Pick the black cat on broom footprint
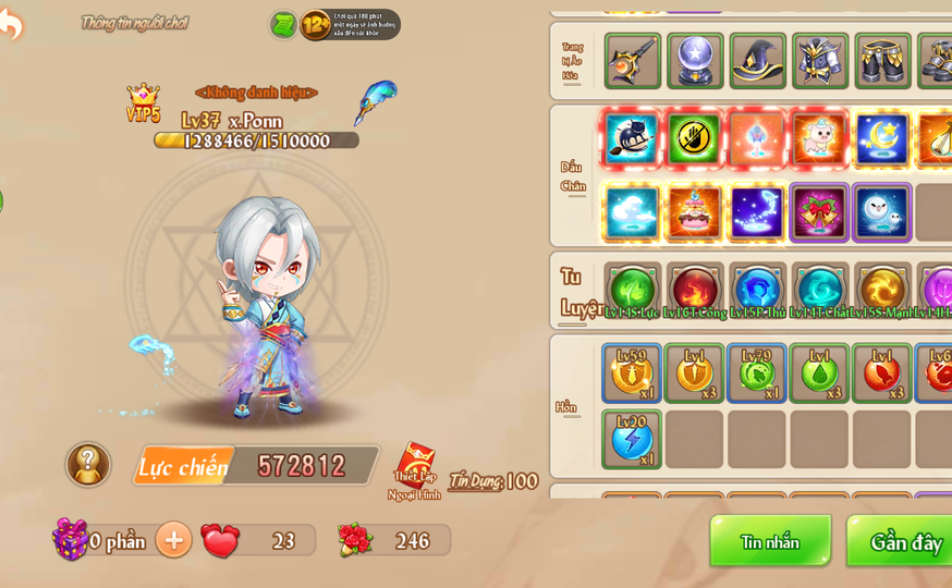This screenshot has width=952, height=588. 632,138
